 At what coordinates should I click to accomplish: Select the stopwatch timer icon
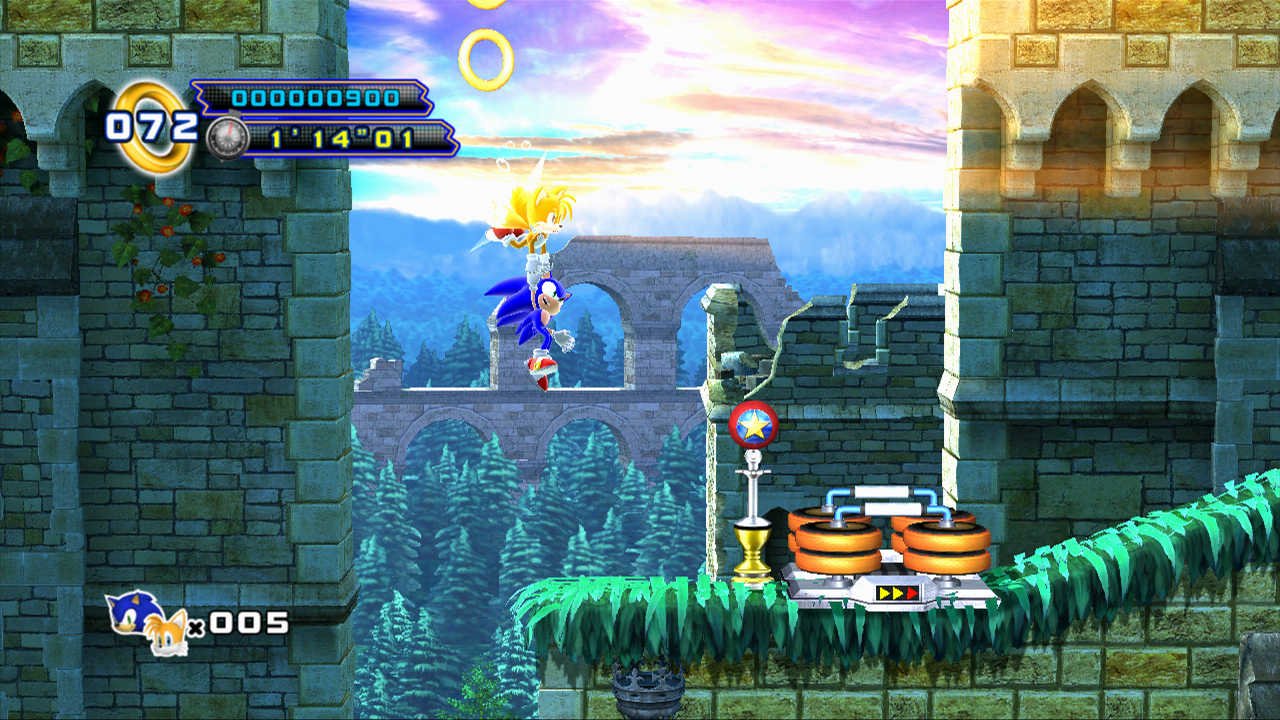226,138
